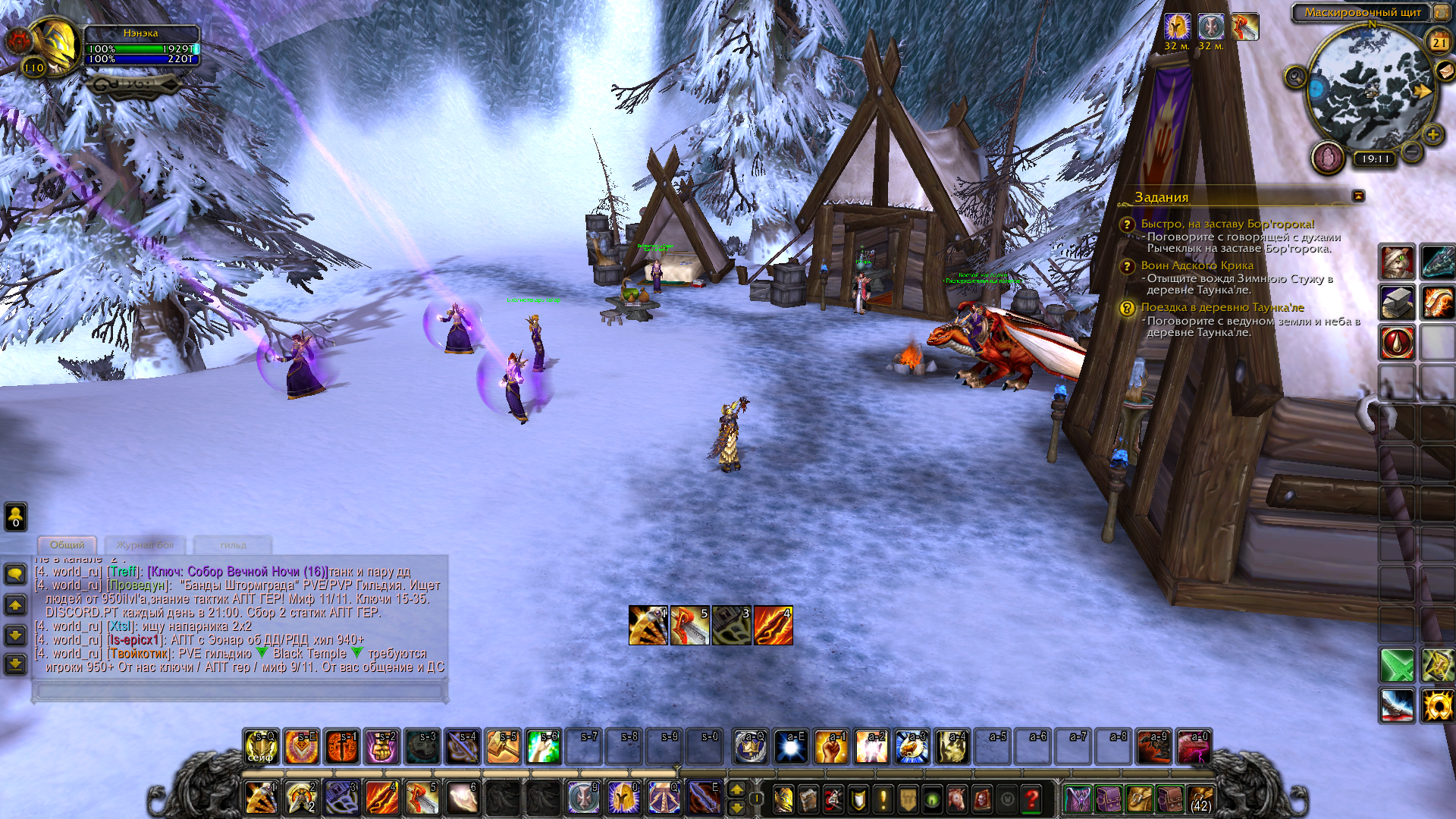Screen dimensions: 1456x819
Task: Switch to the Журнал боя chat tab
Action: click(x=145, y=544)
